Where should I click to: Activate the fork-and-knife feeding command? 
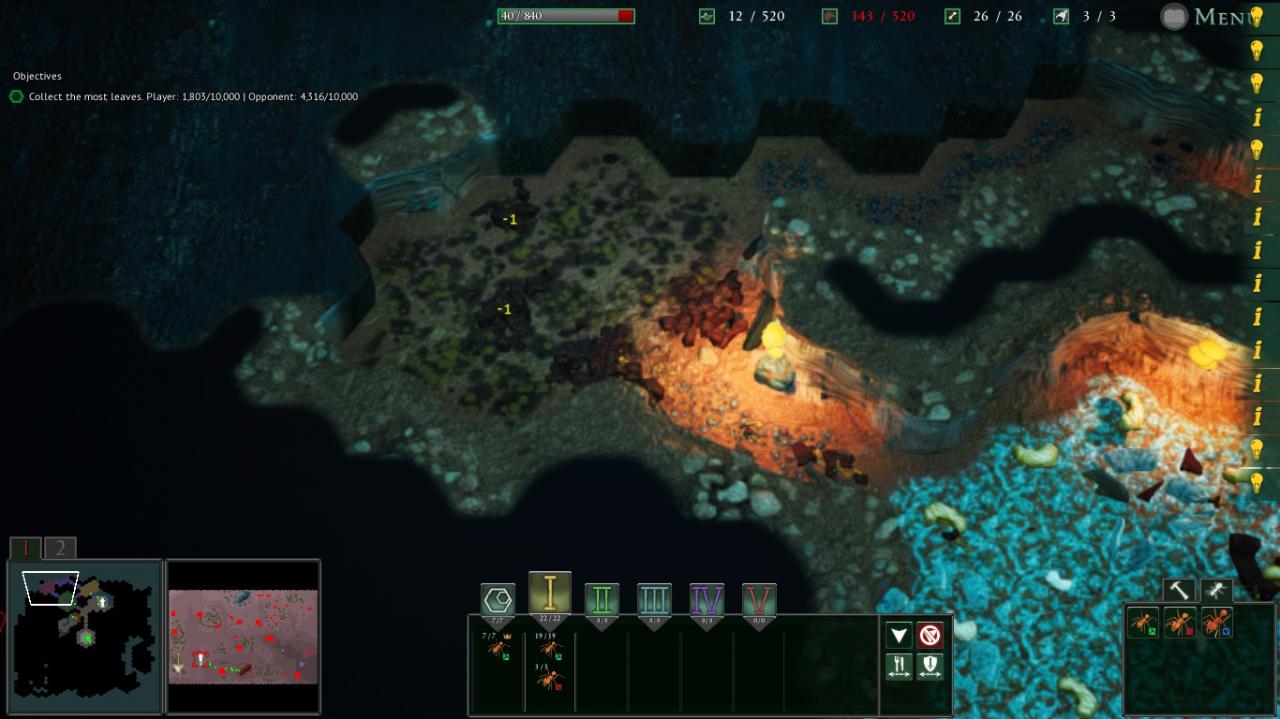coord(899,667)
